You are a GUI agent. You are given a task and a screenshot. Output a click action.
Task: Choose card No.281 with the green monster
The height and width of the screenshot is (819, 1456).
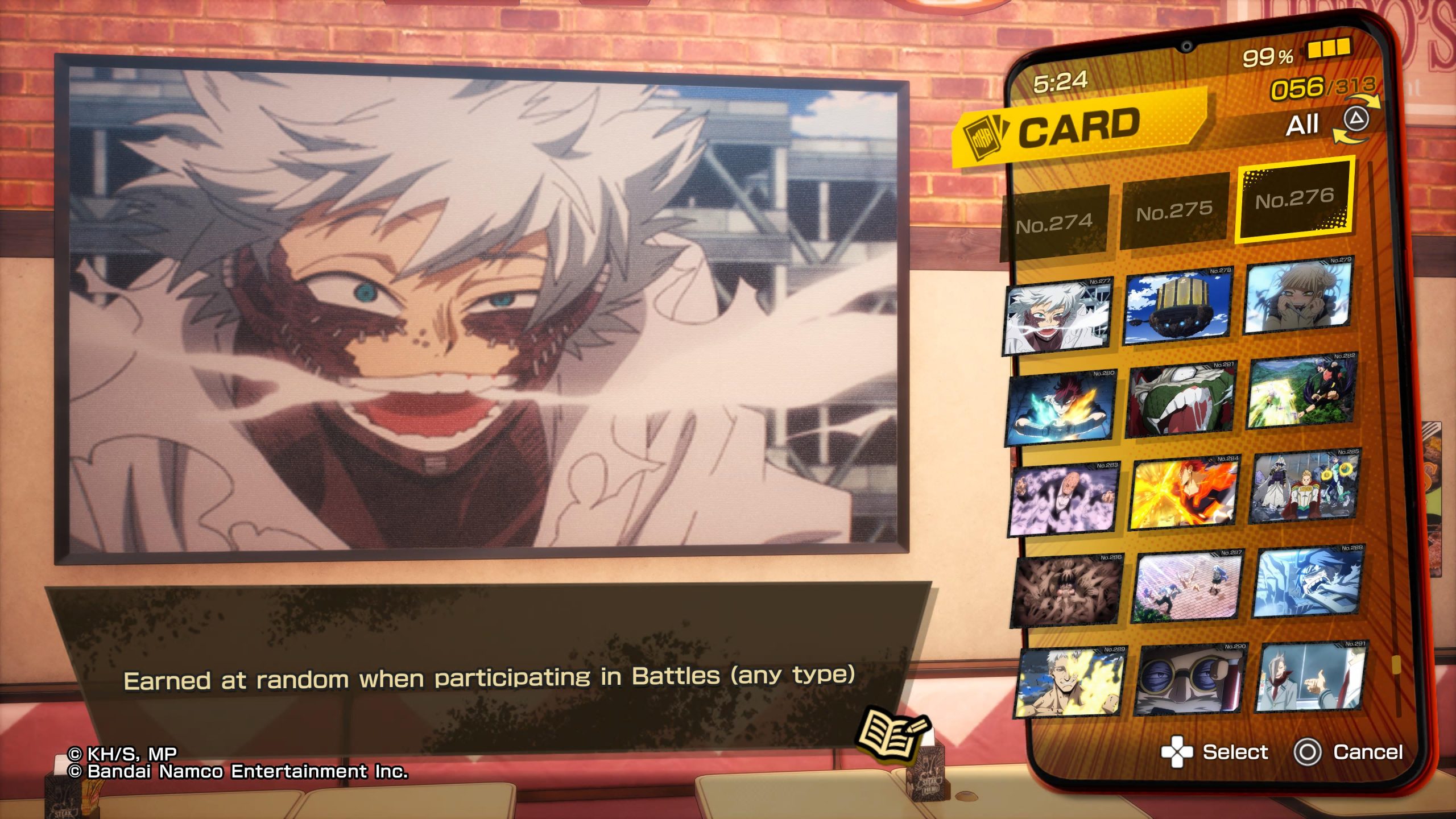1182,400
